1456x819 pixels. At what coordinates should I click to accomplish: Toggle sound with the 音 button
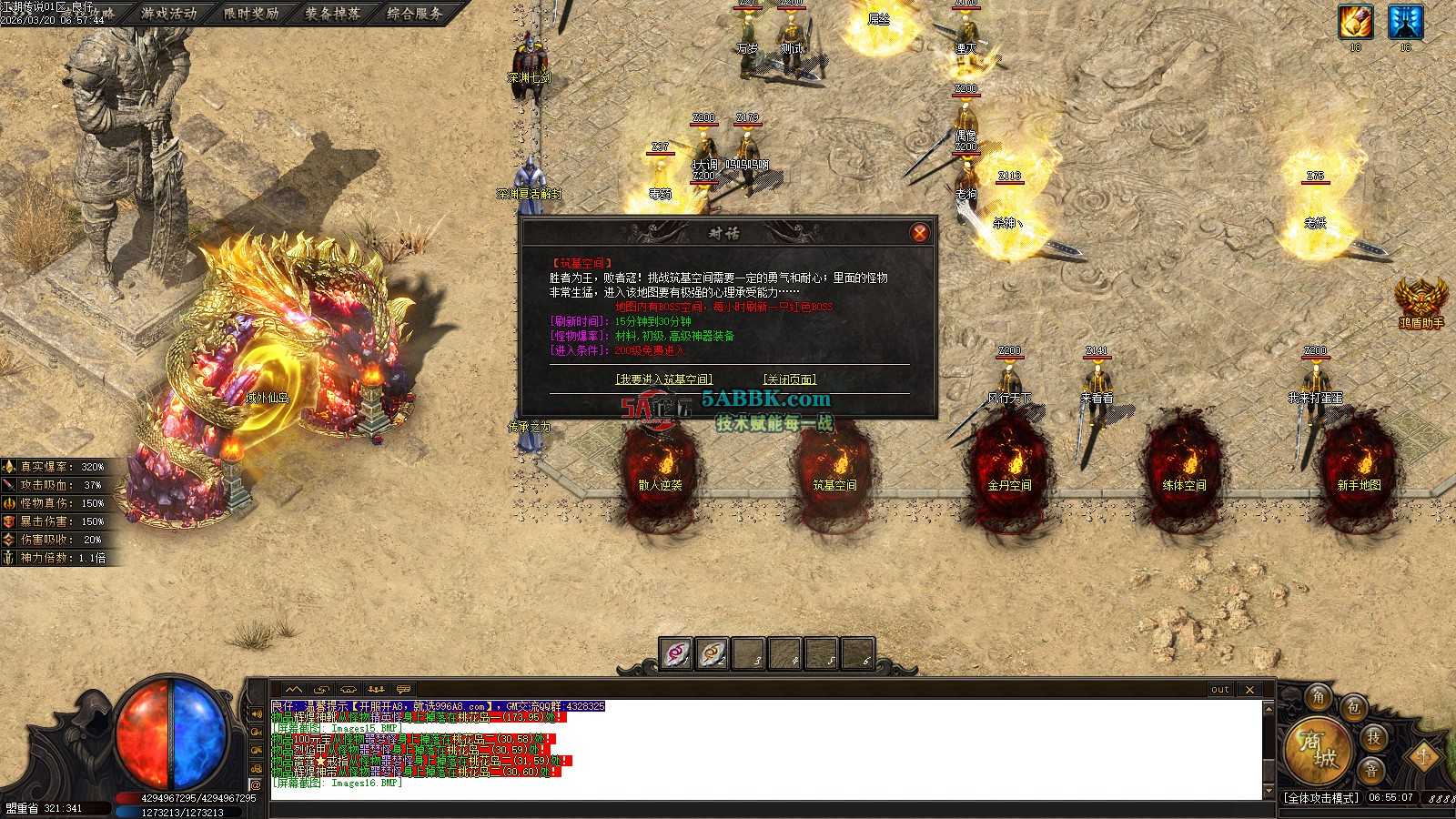click(x=1370, y=770)
